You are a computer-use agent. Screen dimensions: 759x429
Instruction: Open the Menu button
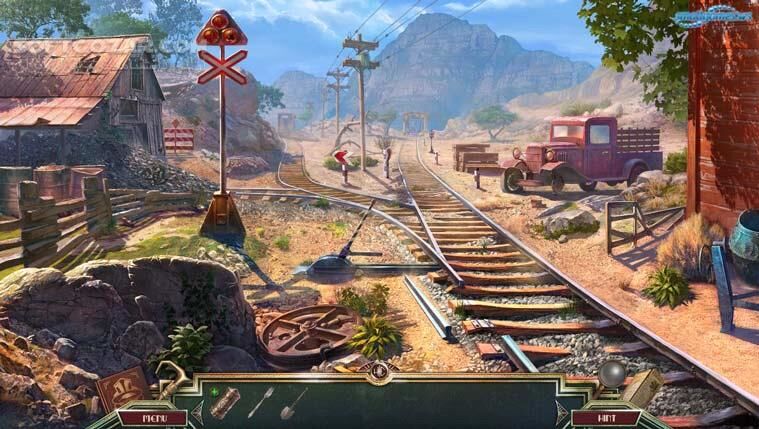point(151,417)
